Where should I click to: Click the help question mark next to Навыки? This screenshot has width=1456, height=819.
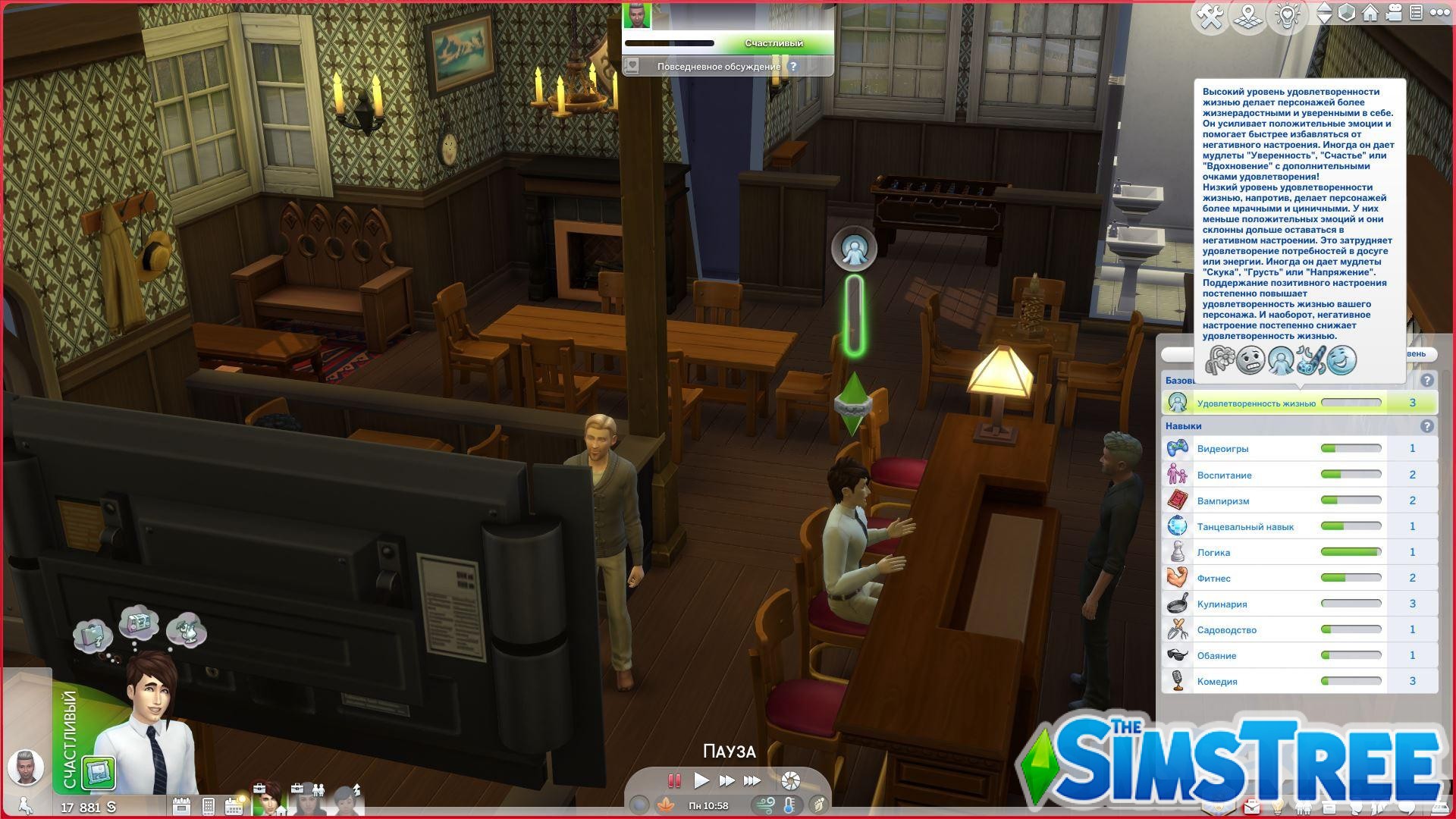pos(1429,425)
